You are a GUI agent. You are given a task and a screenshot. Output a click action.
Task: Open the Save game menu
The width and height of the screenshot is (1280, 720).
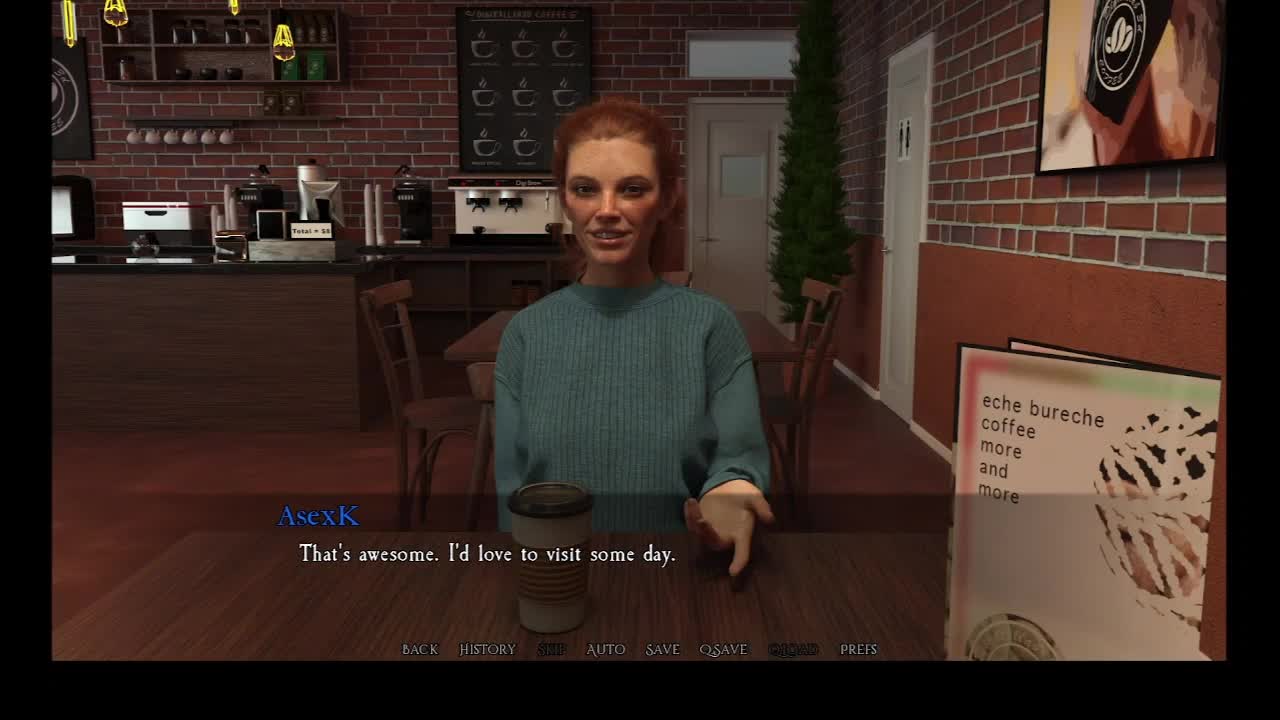[x=662, y=649]
